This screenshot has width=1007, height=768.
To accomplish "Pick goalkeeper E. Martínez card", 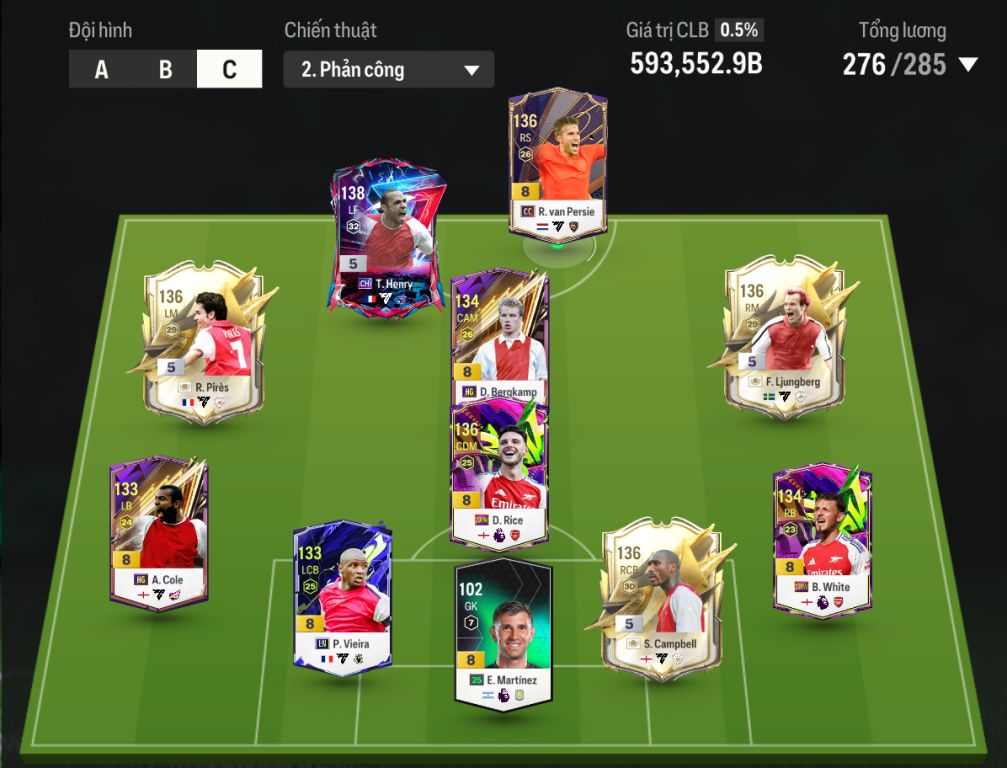I will pyautogui.click(x=503, y=632).
